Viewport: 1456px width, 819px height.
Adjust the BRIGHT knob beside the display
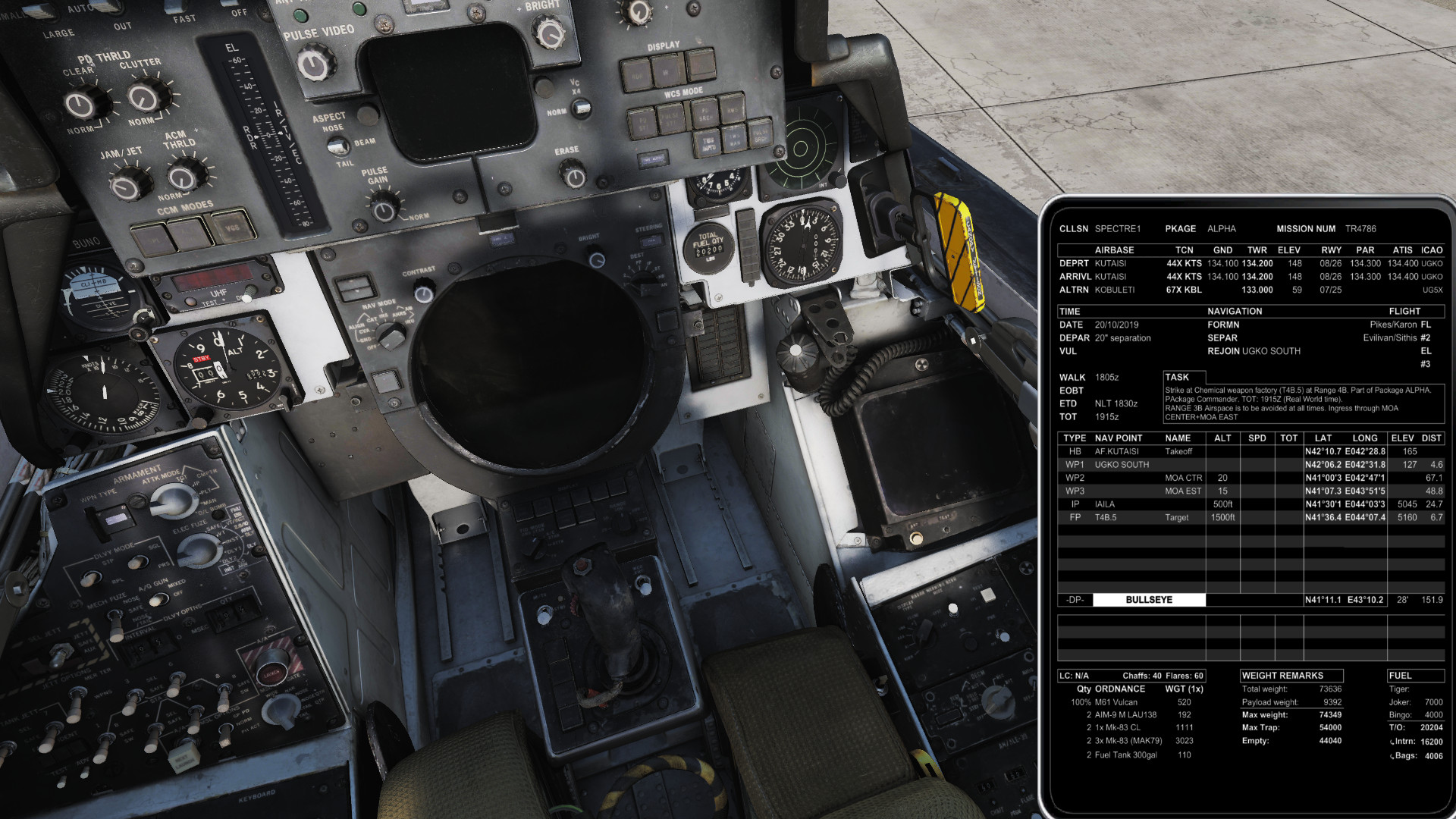(549, 33)
